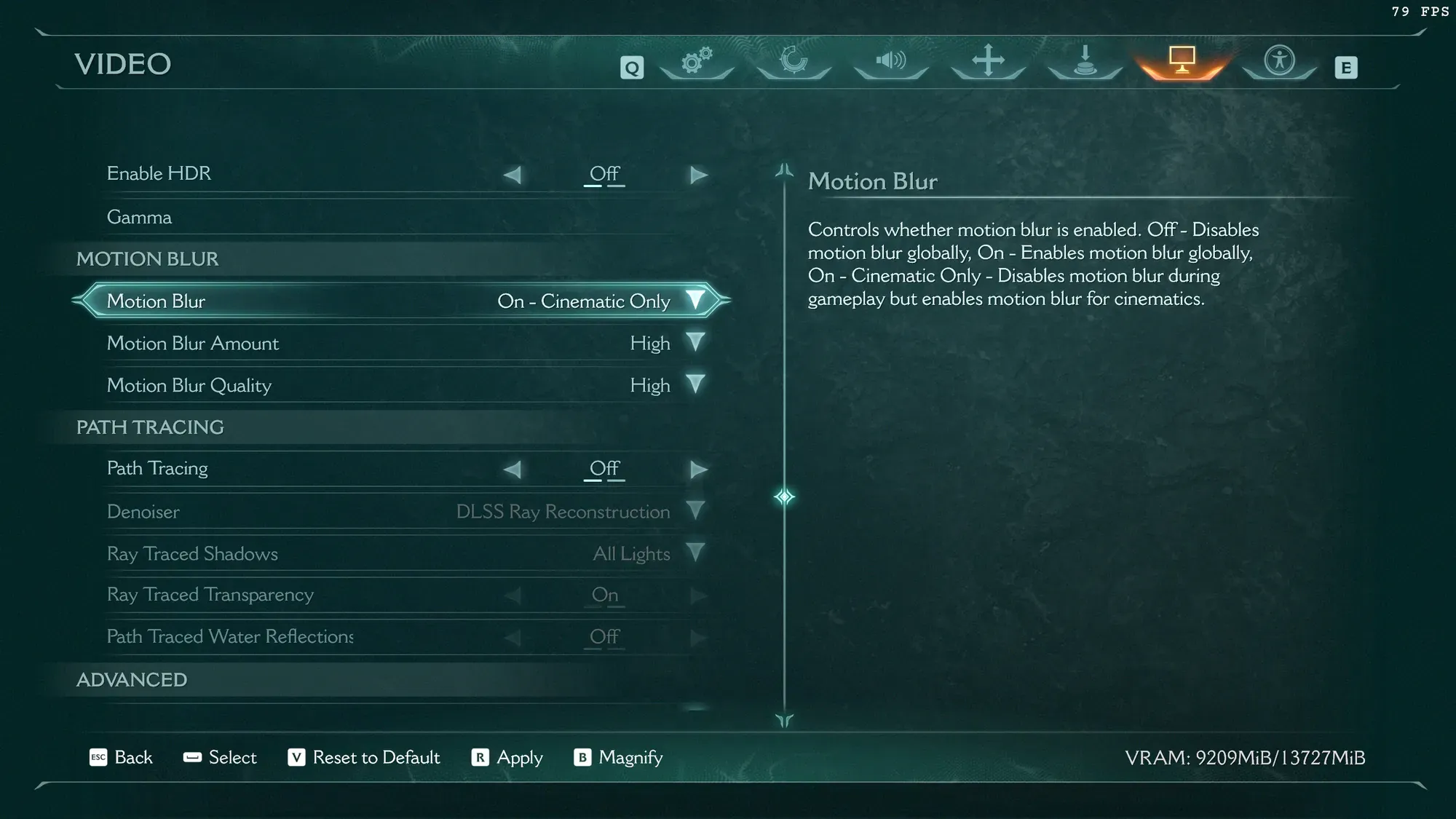
Task: Open the Motion Blur dropdown
Action: click(695, 301)
